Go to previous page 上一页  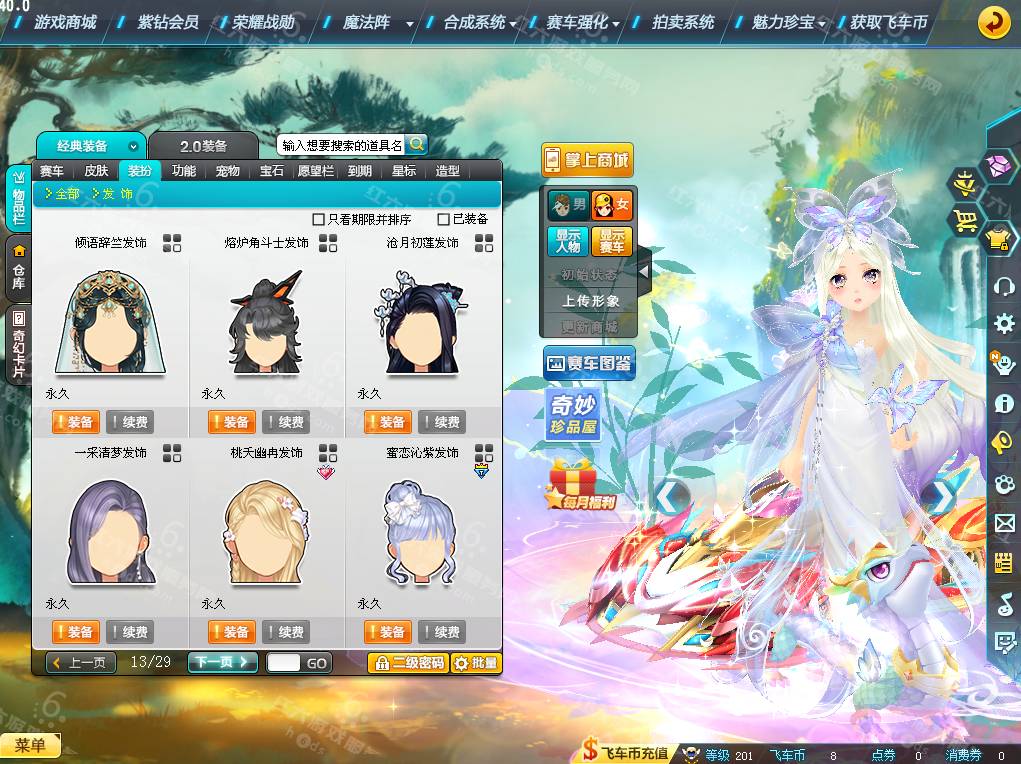click(x=82, y=662)
